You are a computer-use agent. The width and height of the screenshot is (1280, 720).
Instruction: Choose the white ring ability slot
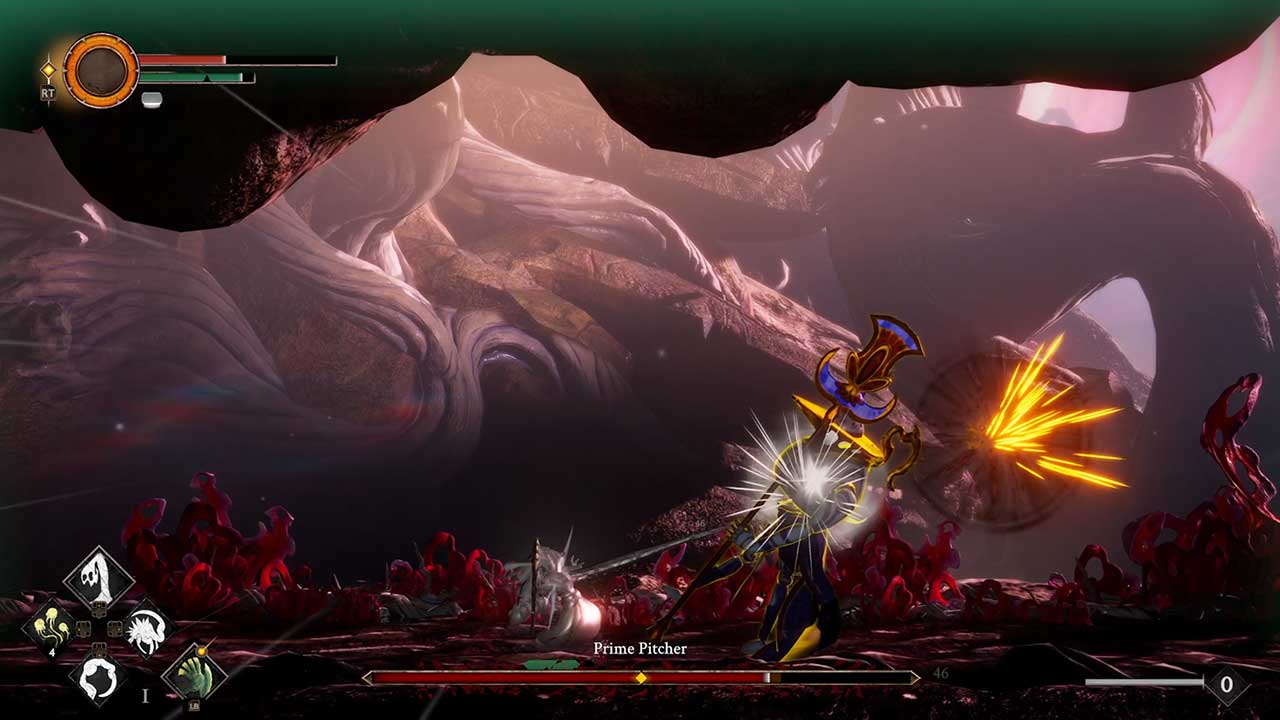pyautogui.click(x=98, y=678)
